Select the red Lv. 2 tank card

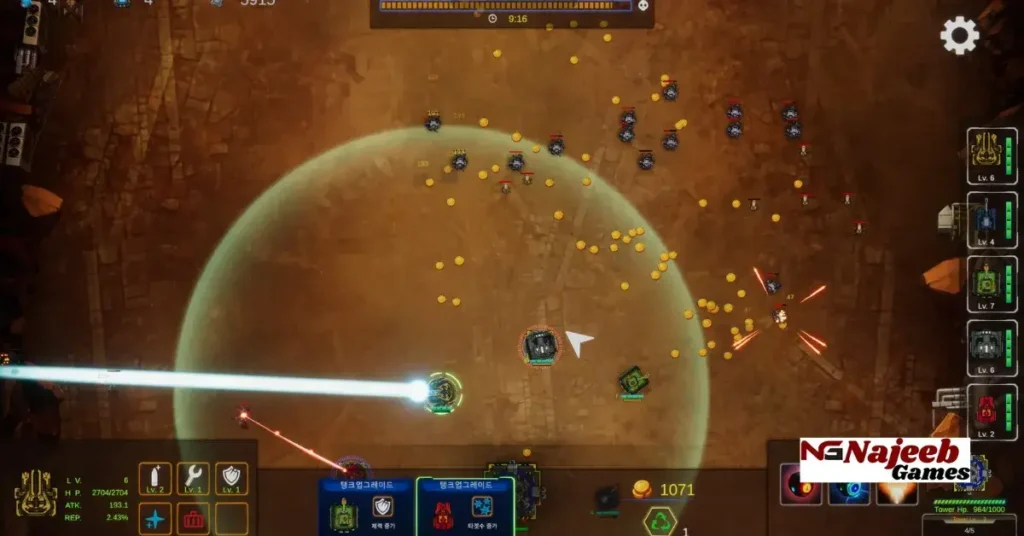pyautogui.click(x=991, y=412)
